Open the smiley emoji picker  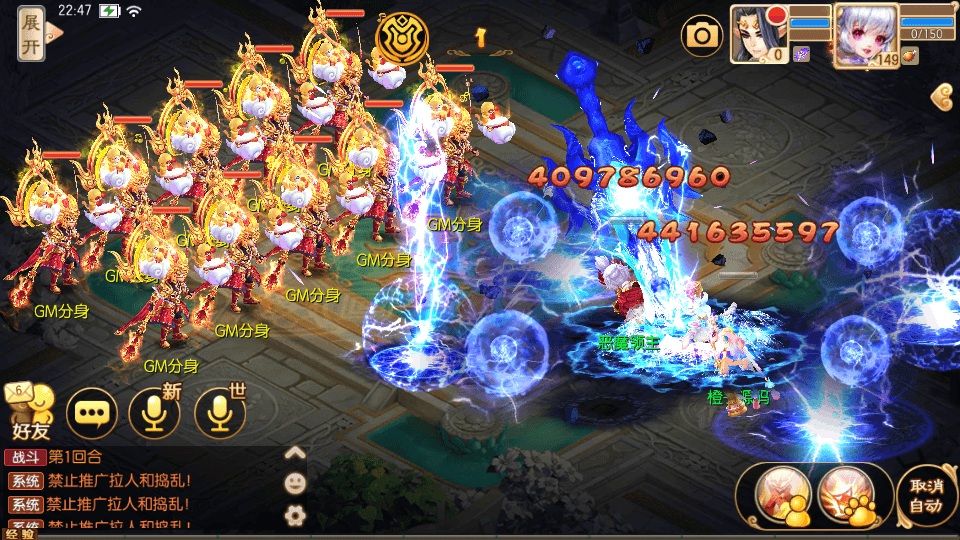point(295,483)
